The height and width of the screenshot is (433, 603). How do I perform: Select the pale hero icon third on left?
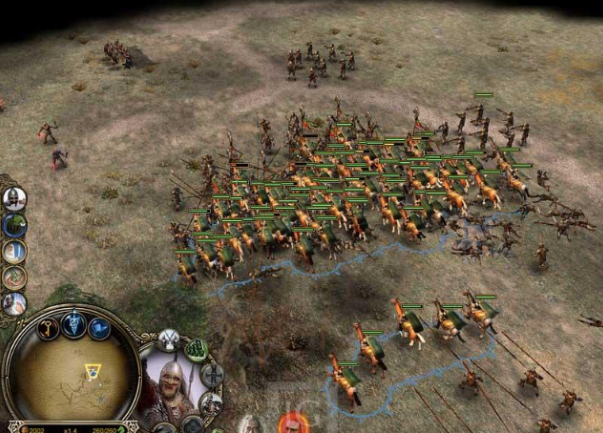13,251
